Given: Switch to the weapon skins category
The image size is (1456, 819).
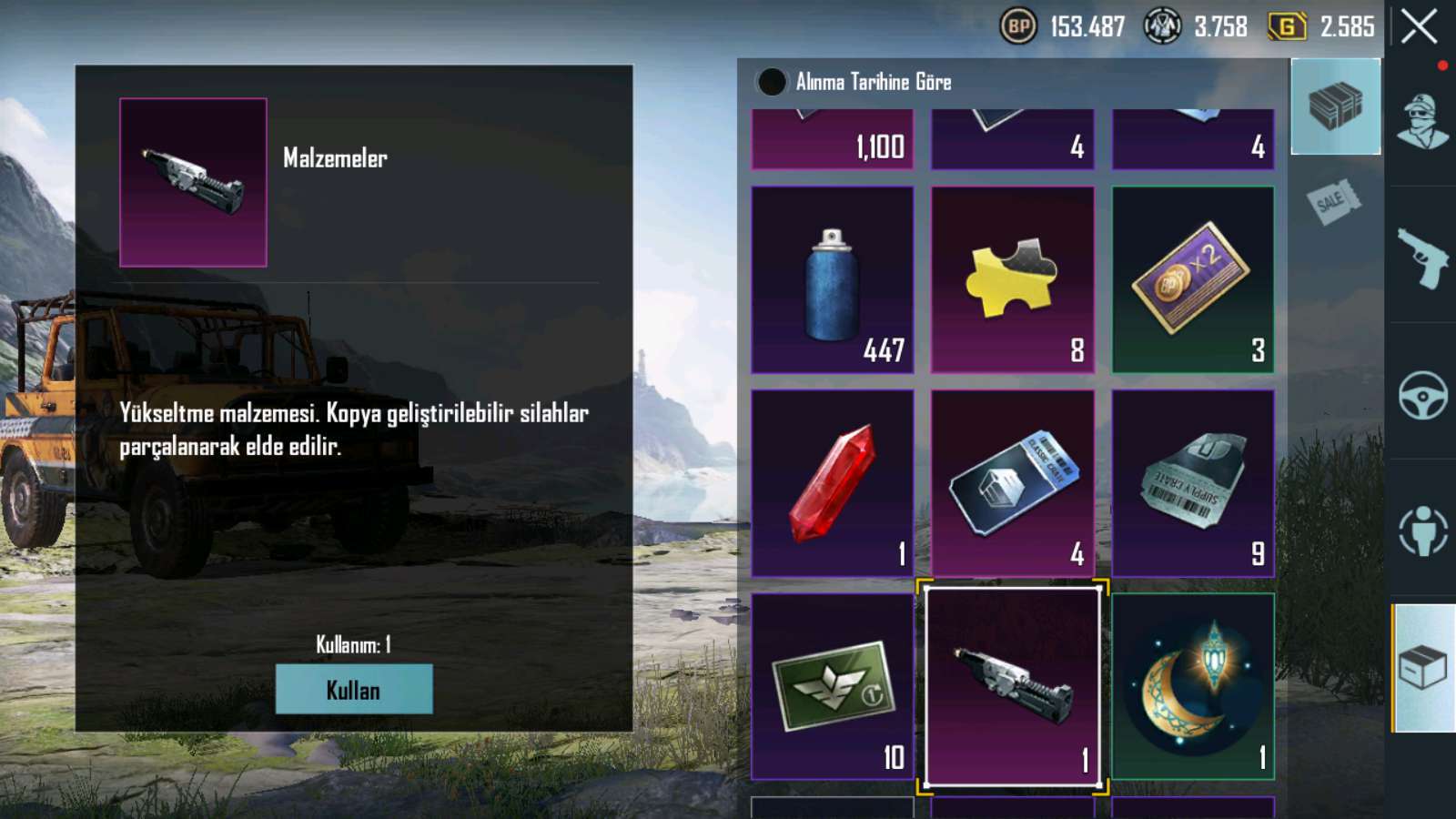Looking at the screenshot, I should tap(1422, 258).
